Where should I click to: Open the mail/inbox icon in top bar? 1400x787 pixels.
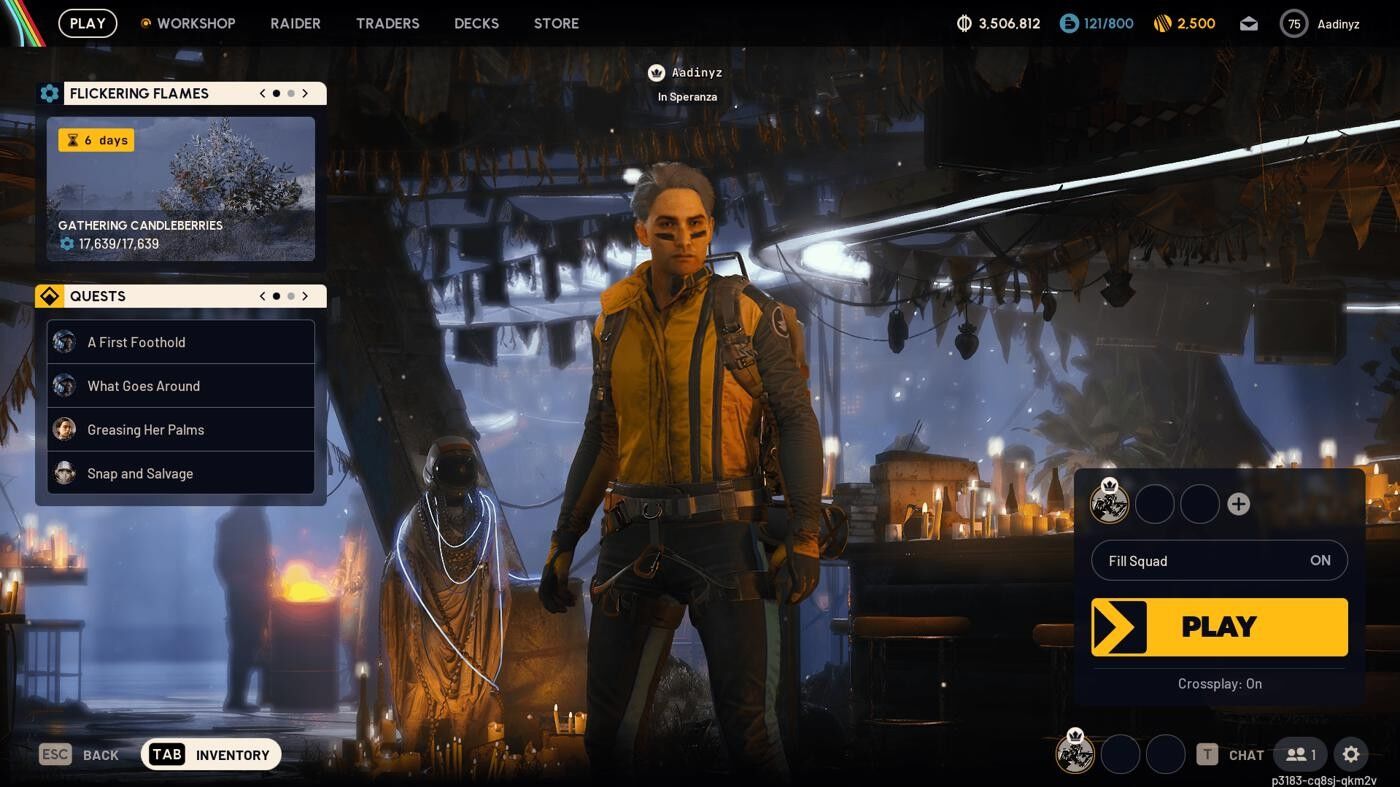[1248, 23]
